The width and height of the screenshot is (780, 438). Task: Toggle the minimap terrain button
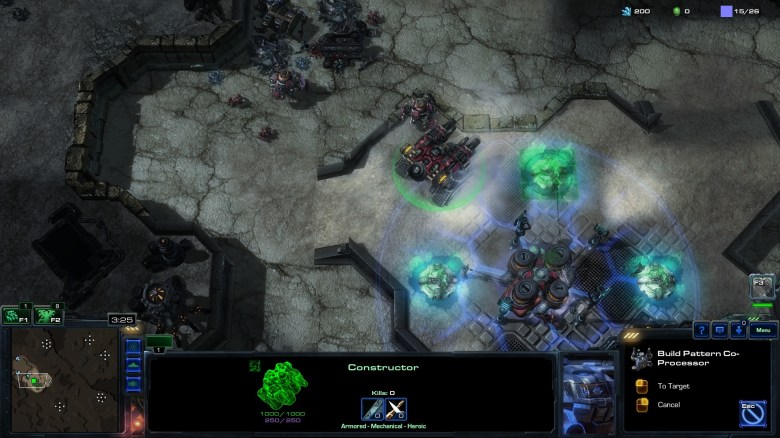133,366
